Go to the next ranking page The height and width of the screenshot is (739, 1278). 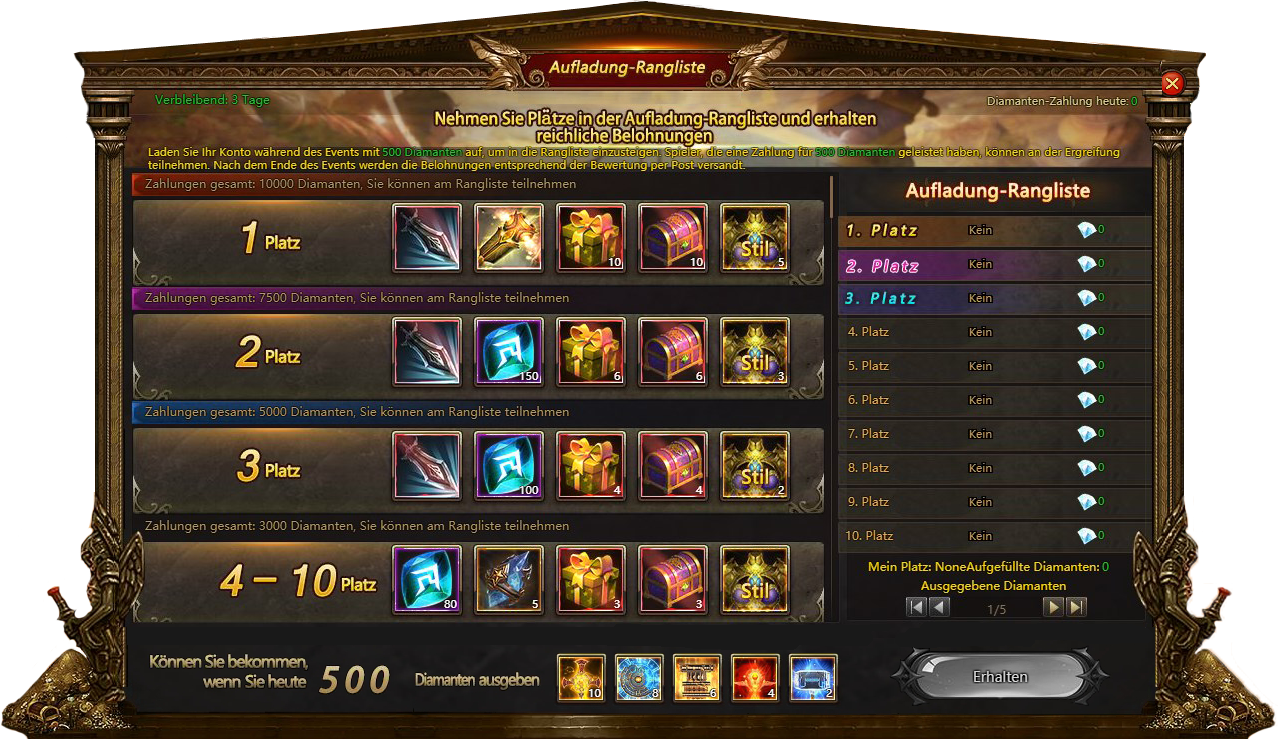[1053, 606]
